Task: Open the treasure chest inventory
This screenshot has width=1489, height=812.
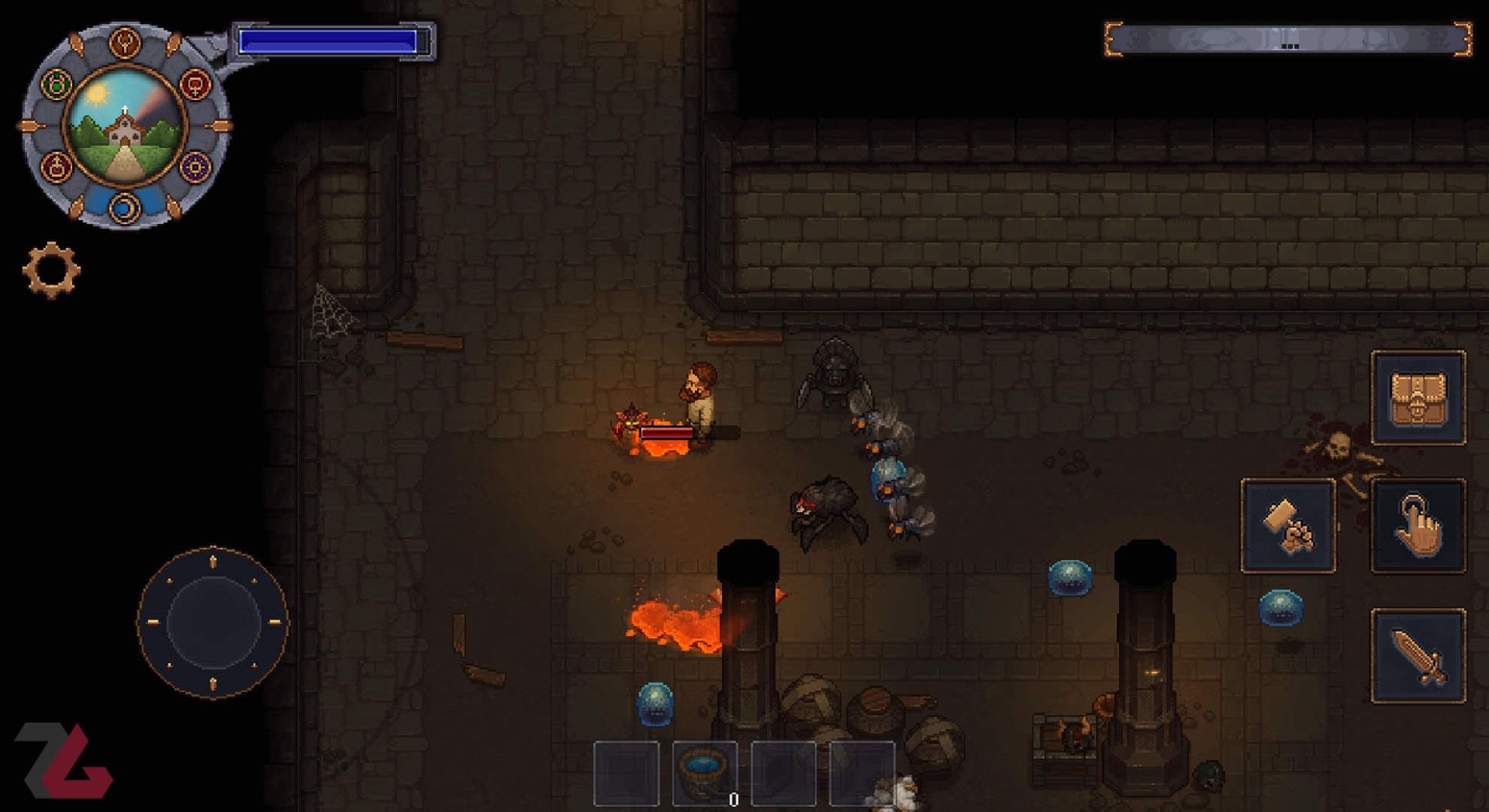Action: coord(1418,398)
